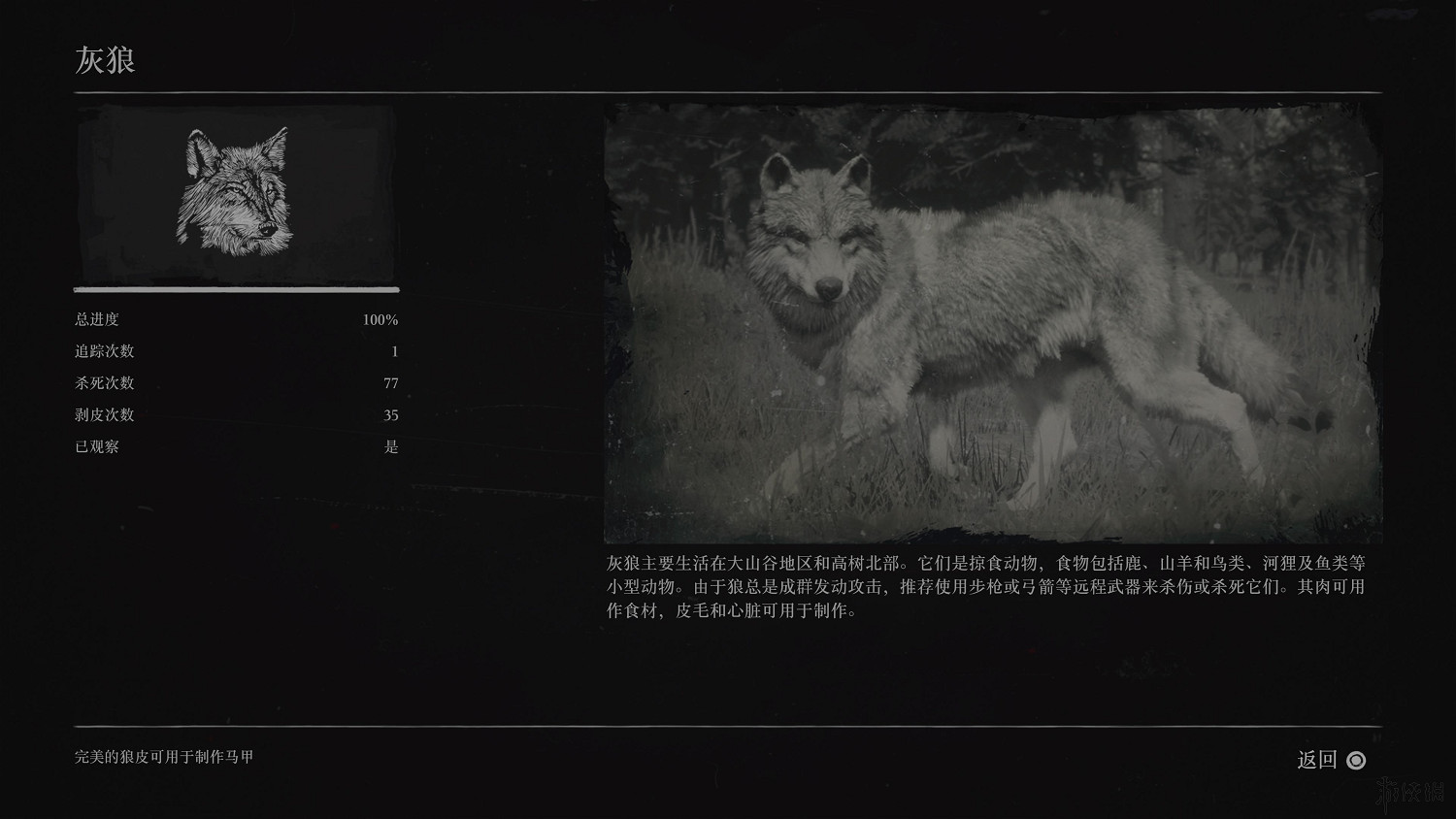This screenshot has height=819, width=1456.
Task: Click the 已观察 observed status row
Action: click(97, 446)
